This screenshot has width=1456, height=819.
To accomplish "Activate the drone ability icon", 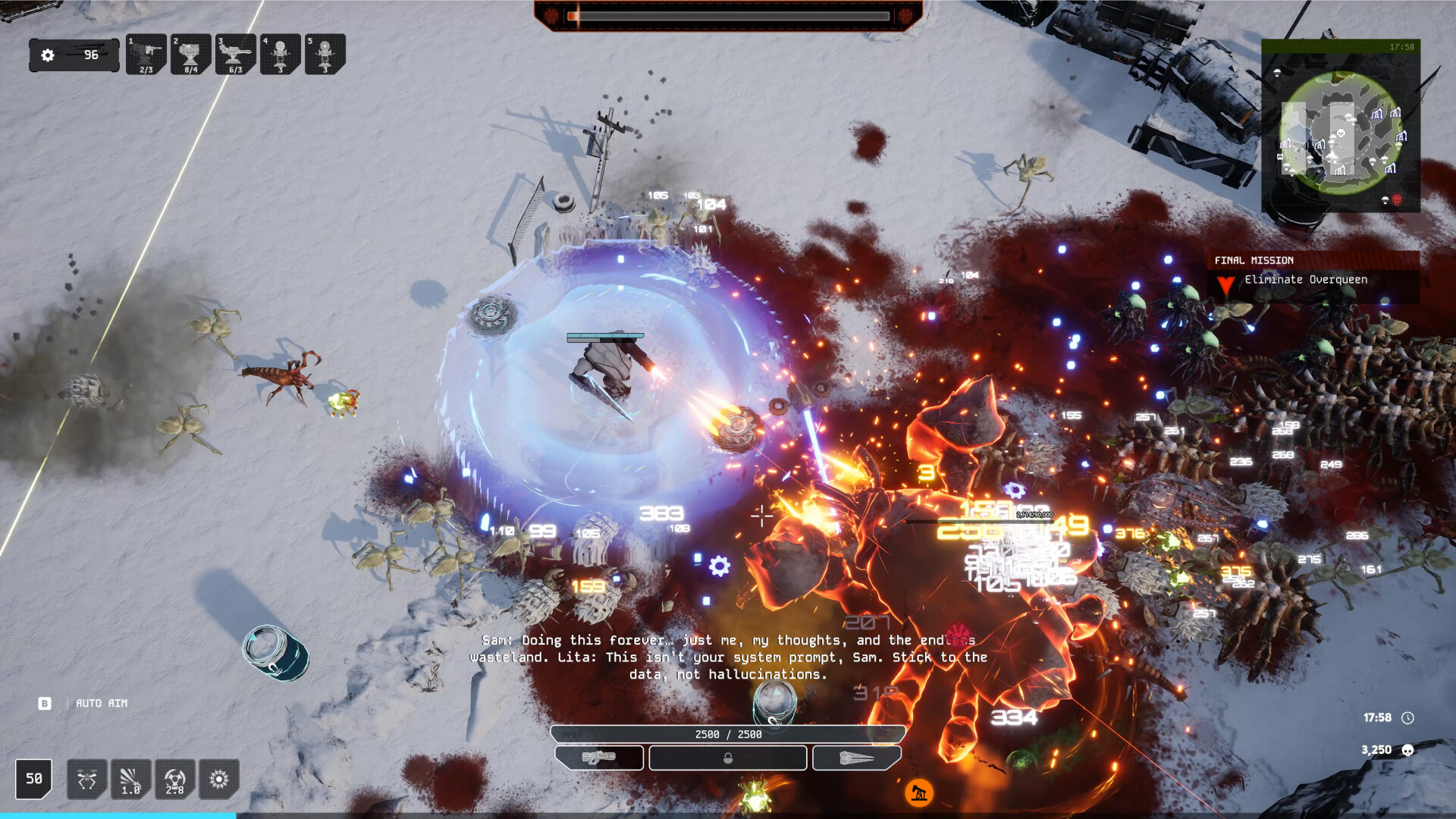I will (x=86, y=779).
